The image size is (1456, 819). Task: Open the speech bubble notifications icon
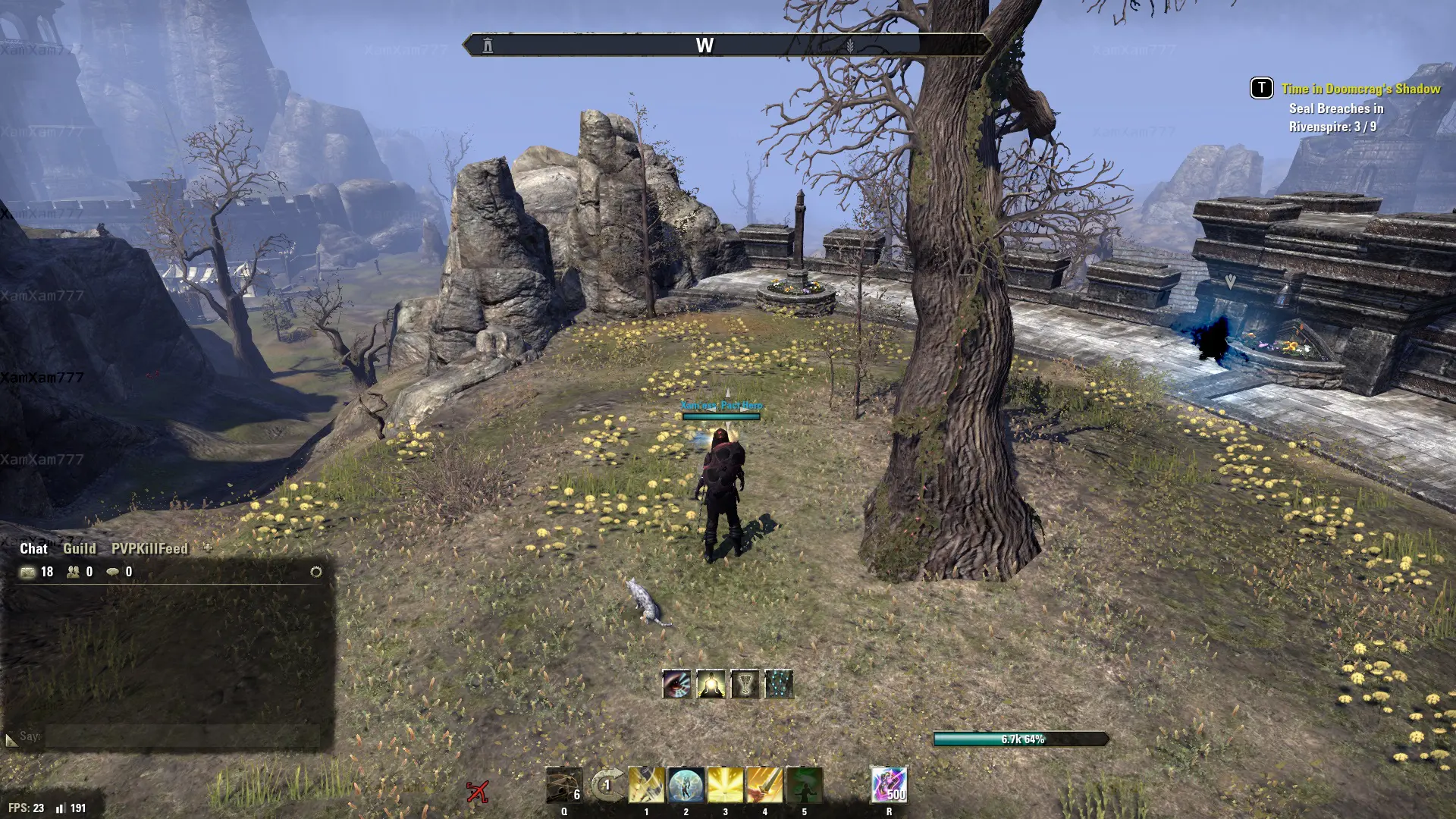(113, 572)
